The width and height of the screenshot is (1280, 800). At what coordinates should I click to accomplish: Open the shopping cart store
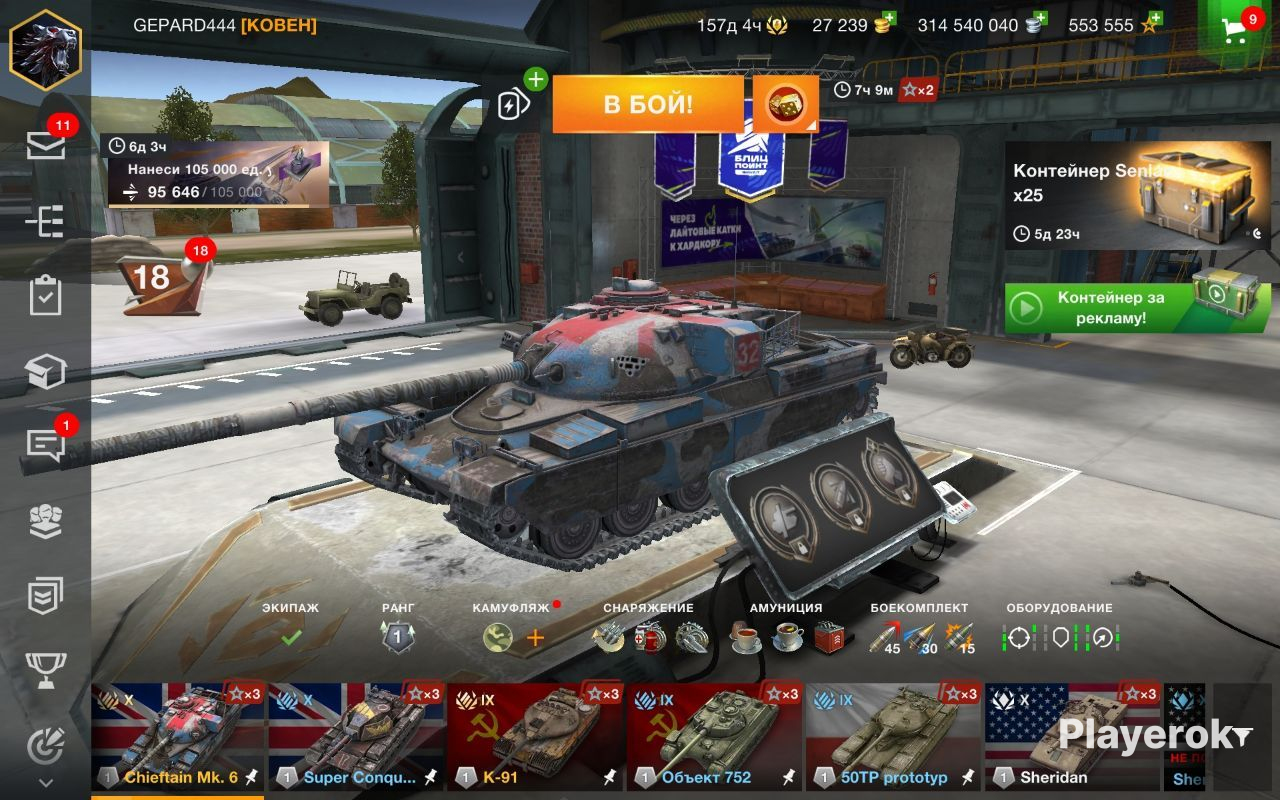(x=1237, y=28)
